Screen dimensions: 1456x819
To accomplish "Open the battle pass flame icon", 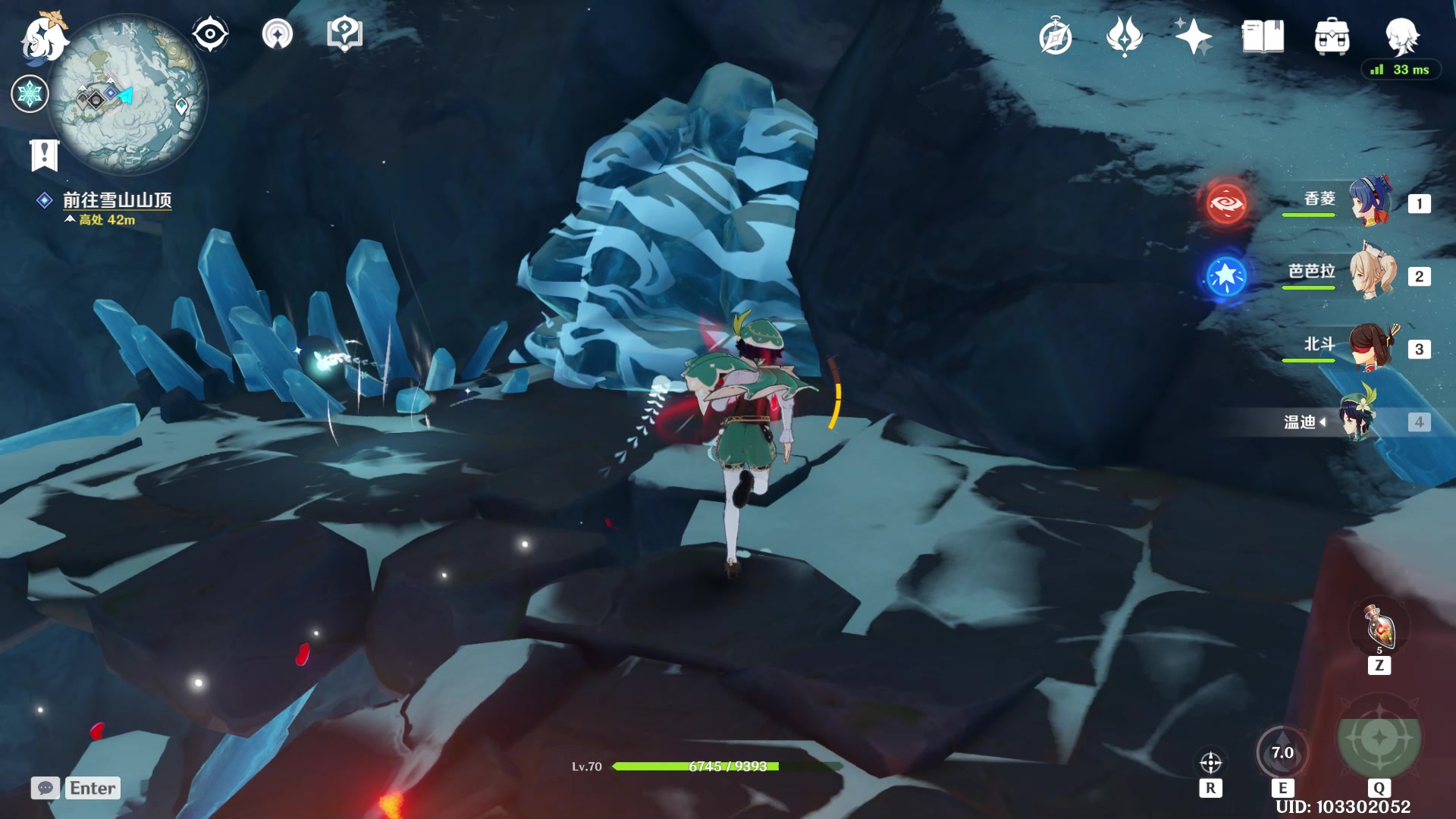I will click(x=1124, y=36).
